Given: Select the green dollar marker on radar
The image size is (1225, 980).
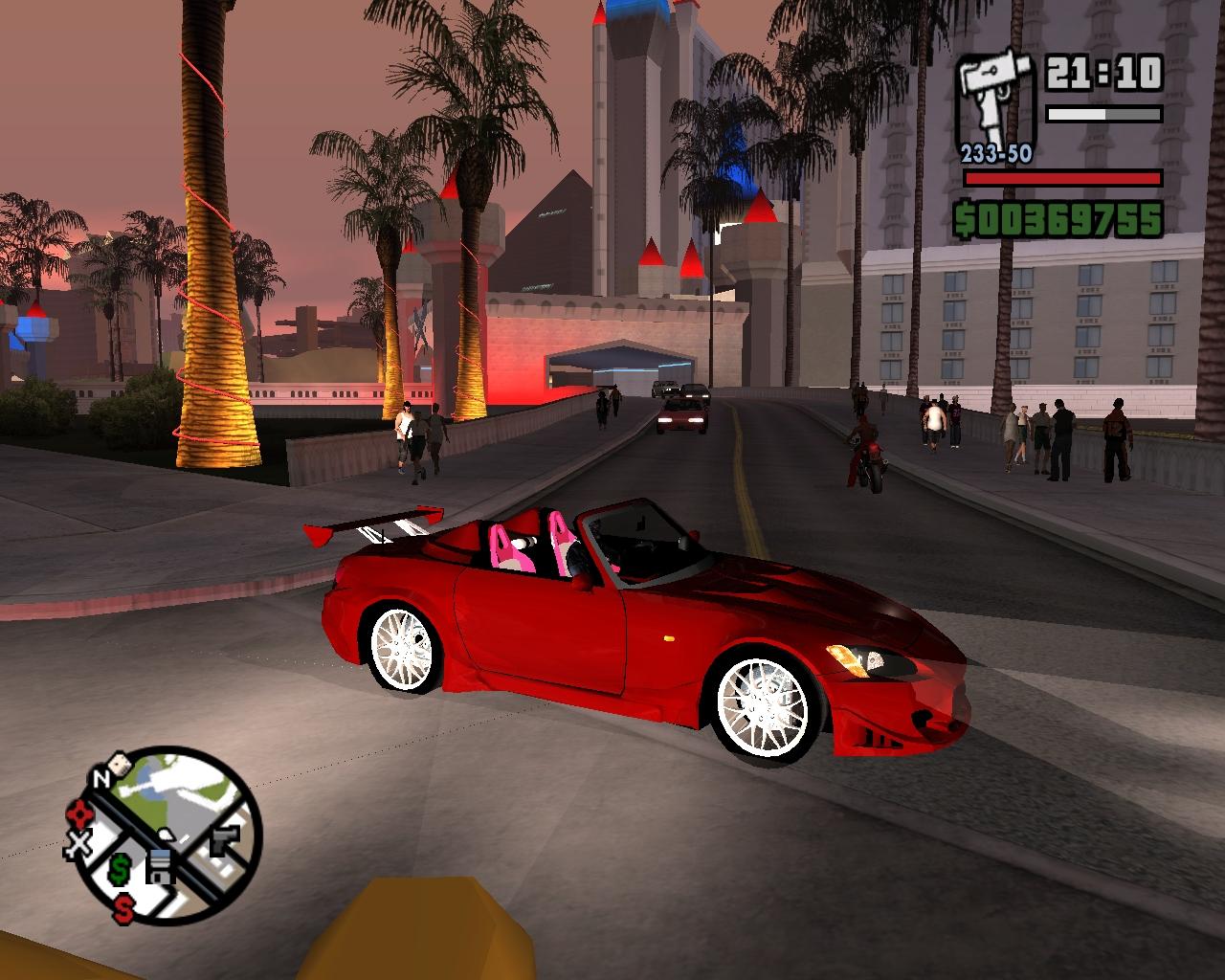Looking at the screenshot, I should click(x=120, y=868).
